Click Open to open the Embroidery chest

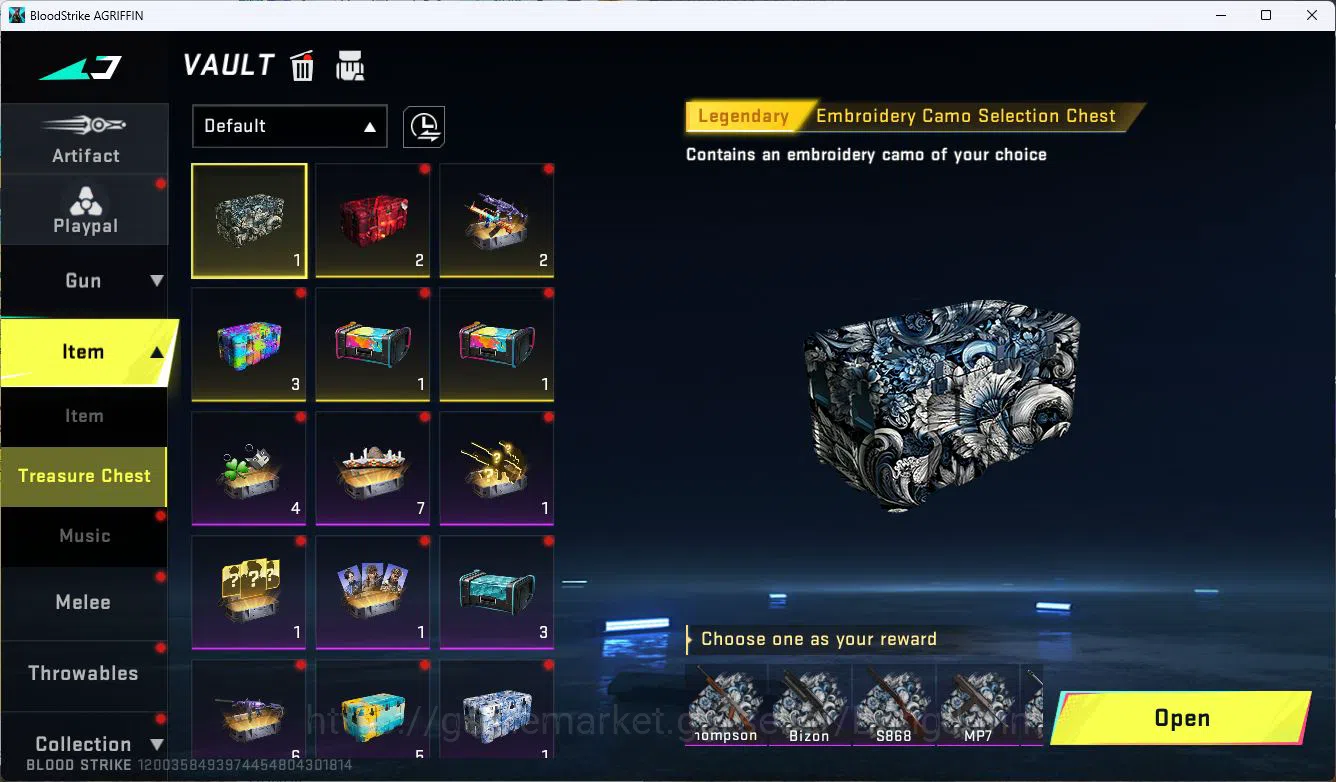coord(1181,718)
